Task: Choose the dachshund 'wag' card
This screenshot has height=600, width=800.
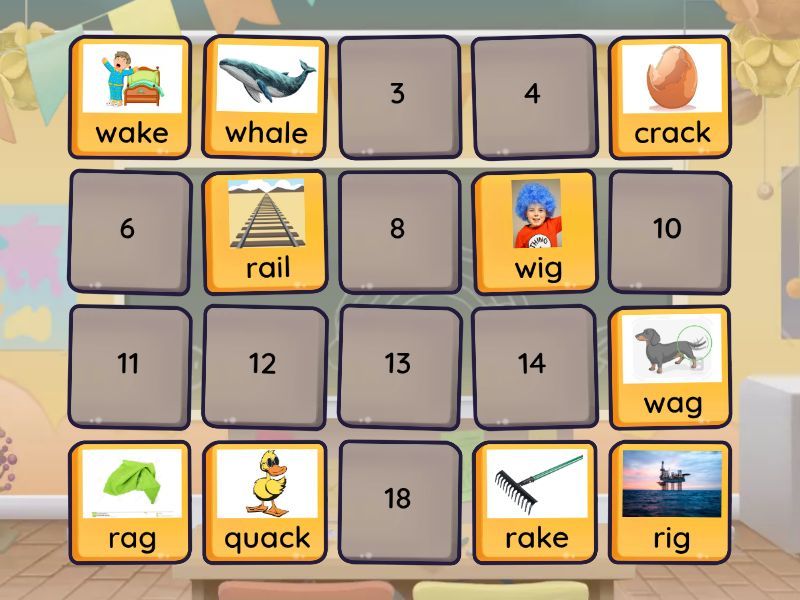Action: click(671, 366)
